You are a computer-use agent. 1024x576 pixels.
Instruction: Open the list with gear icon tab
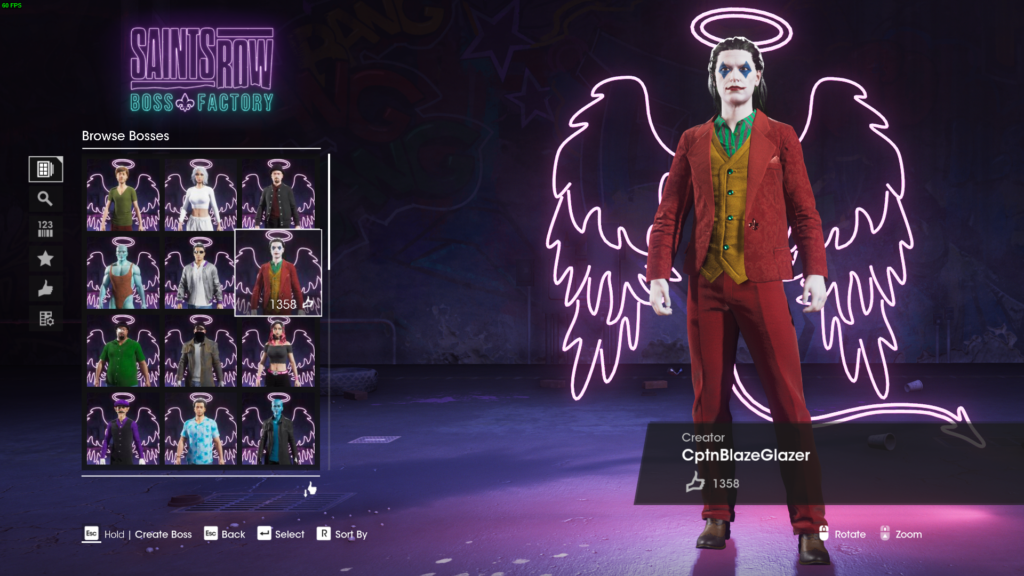(x=45, y=319)
